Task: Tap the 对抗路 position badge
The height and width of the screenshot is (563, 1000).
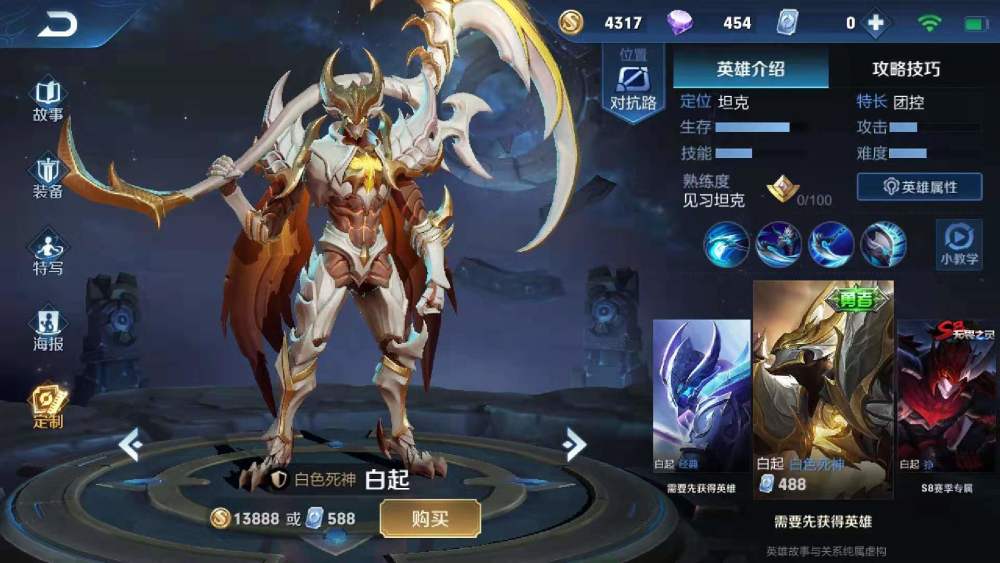Action: (633, 84)
